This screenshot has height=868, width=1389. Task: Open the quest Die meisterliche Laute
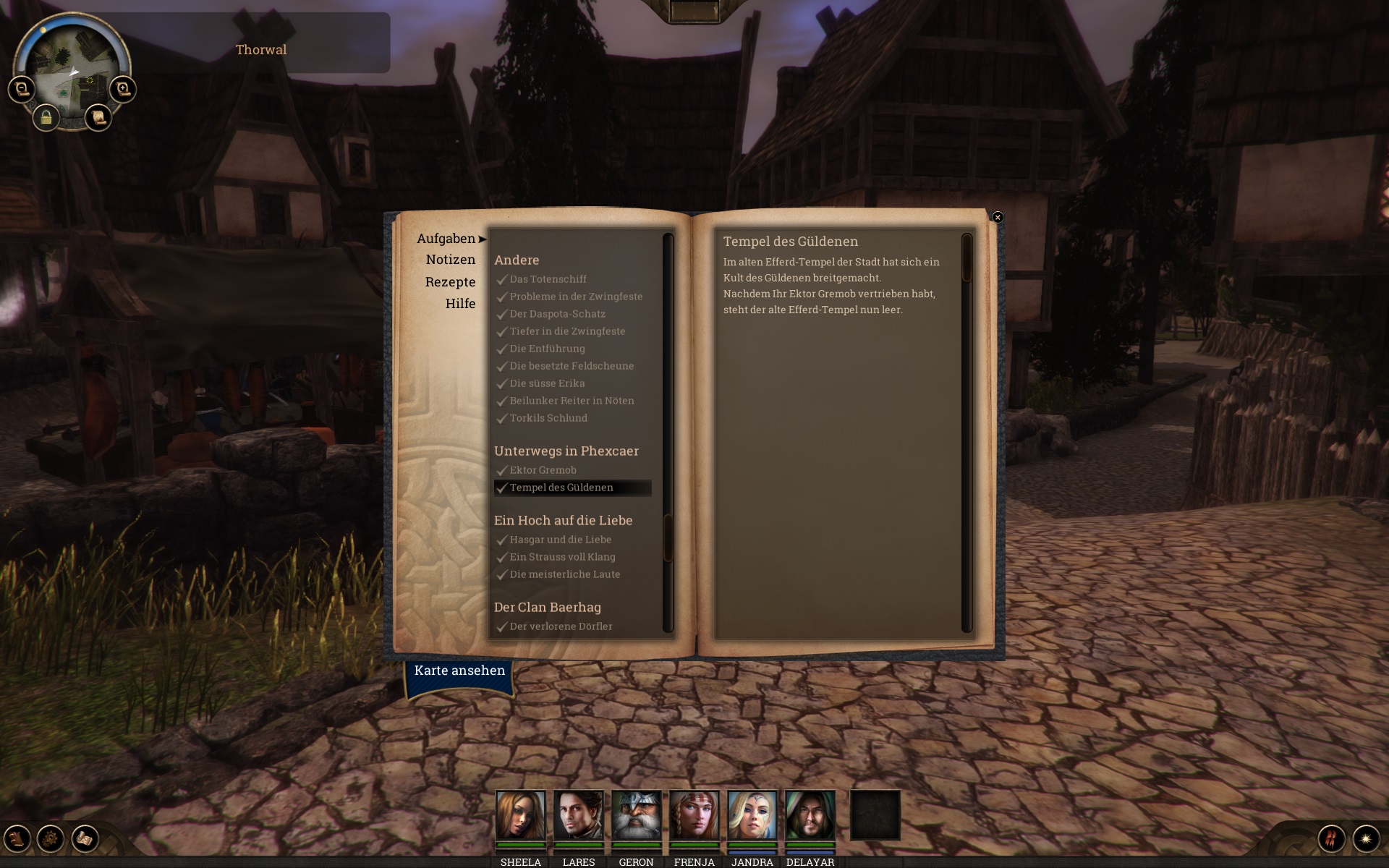pos(564,574)
